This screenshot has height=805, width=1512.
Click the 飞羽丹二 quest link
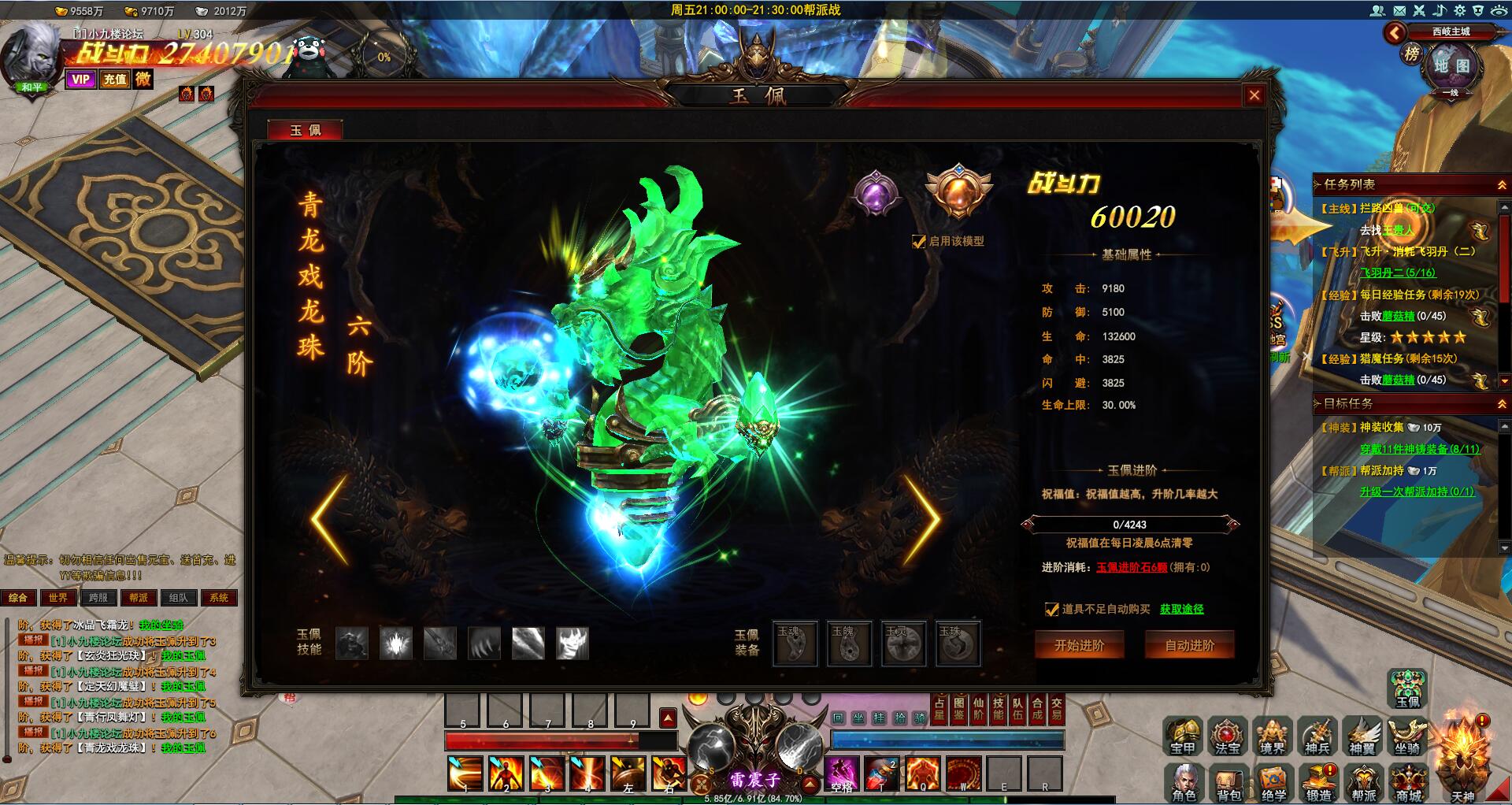click(1398, 273)
